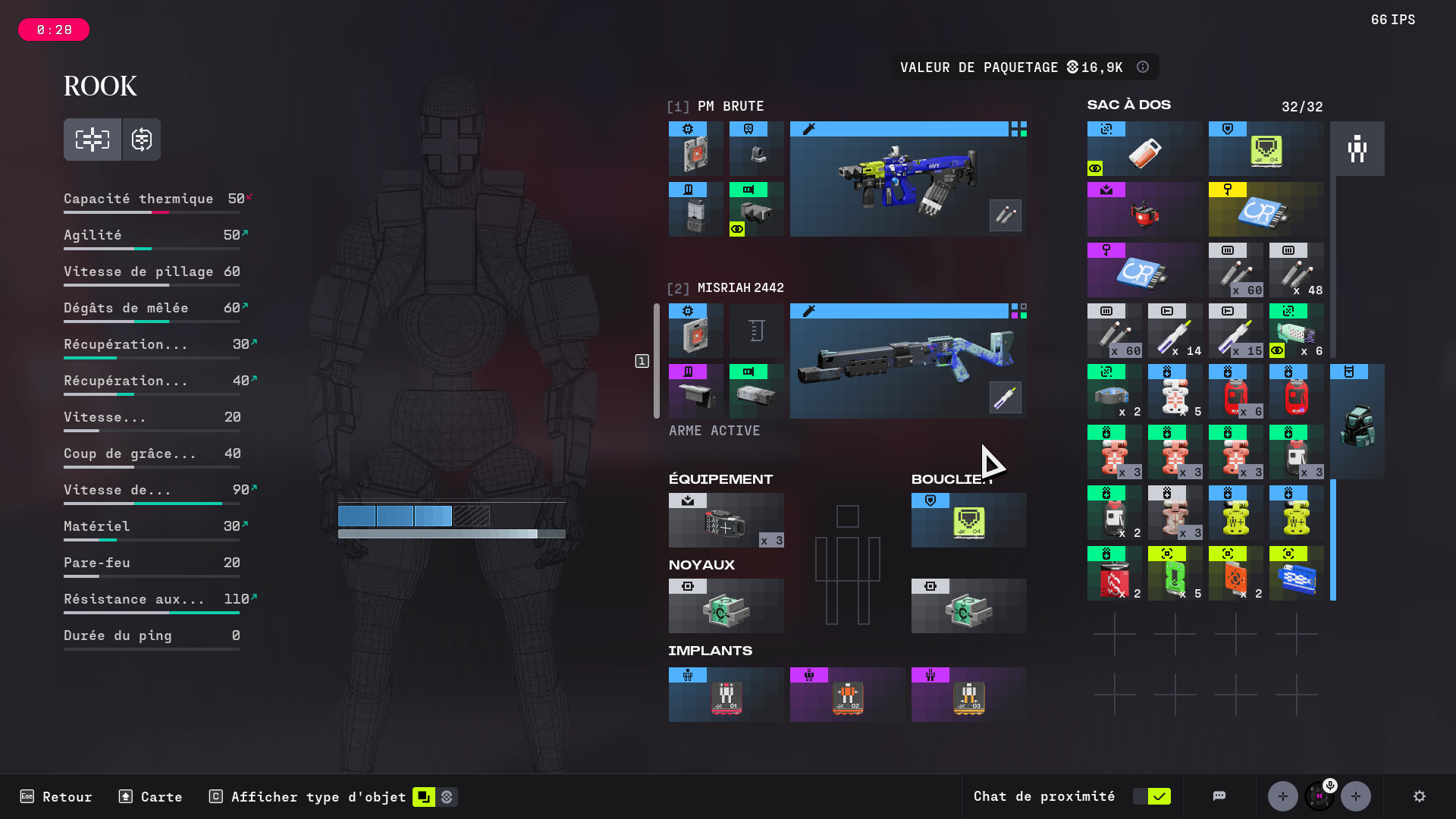Choose the equipped green shield slot
Viewport: 1456px width, 819px height.
tap(968, 520)
